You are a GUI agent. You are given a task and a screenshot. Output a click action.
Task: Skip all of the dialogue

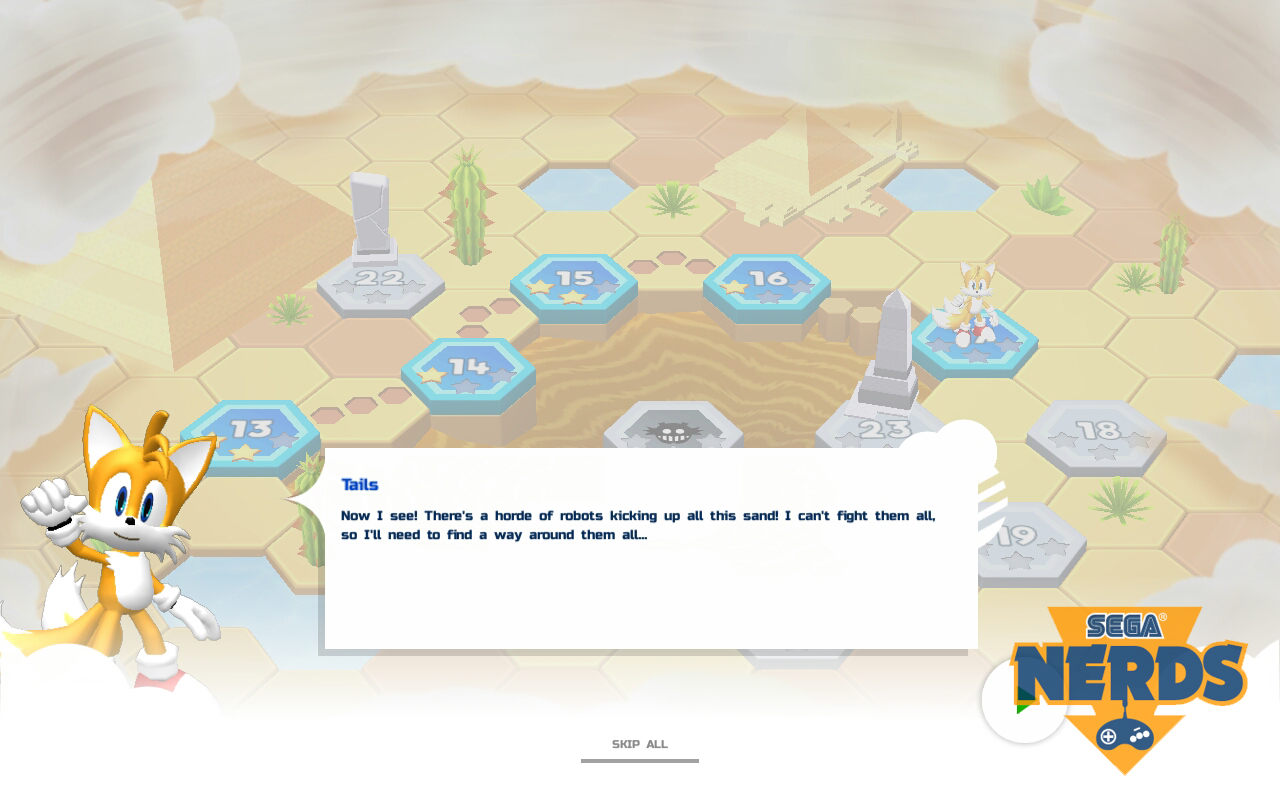(x=640, y=745)
